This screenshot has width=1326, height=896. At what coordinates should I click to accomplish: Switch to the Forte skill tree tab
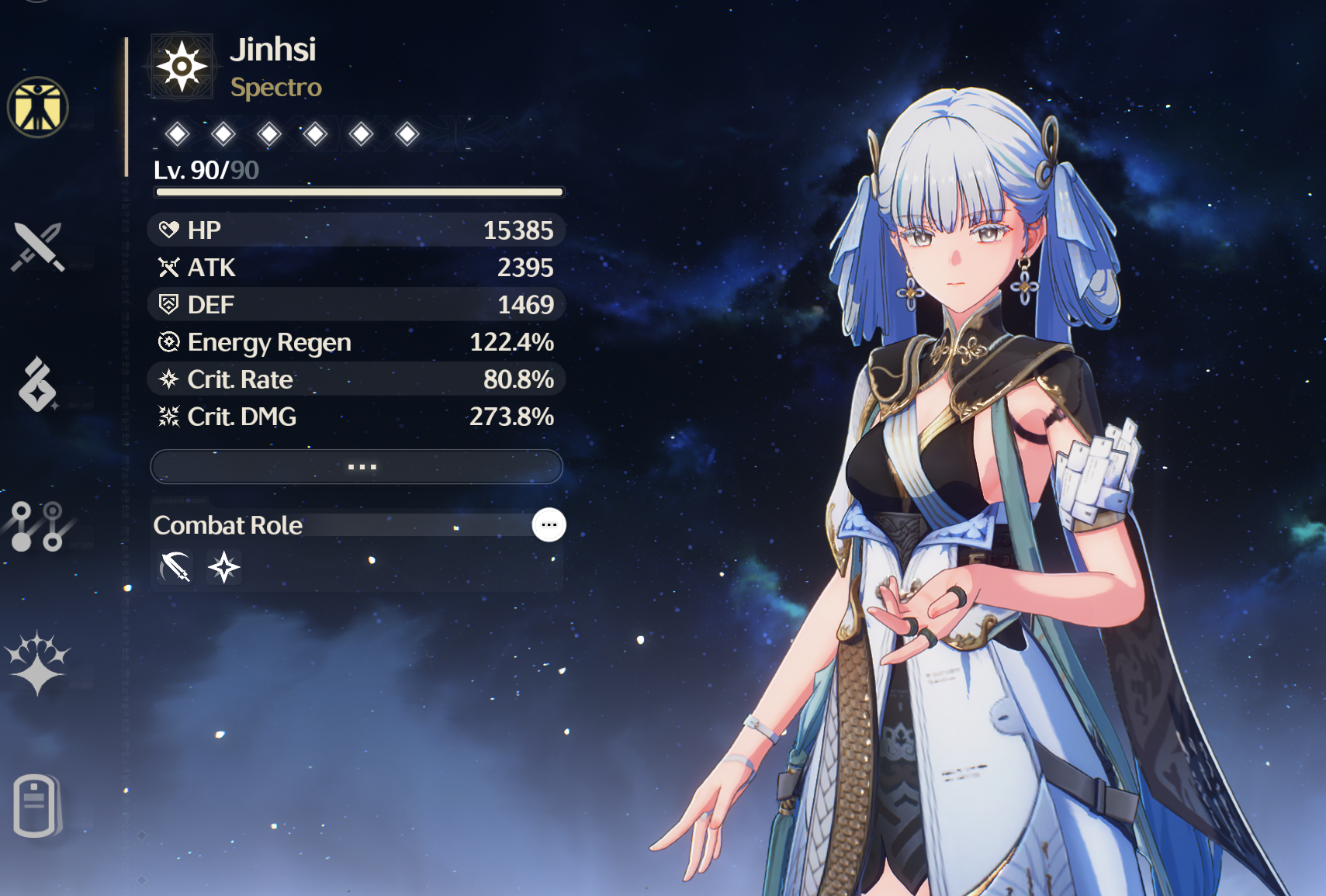(37, 526)
